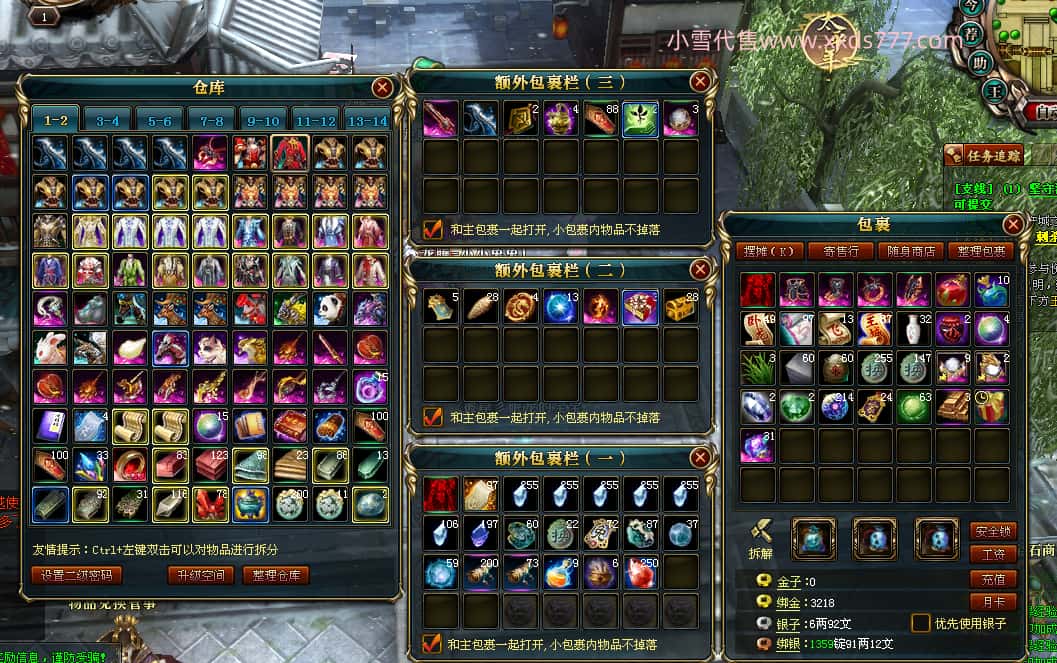The height and width of the screenshot is (663, 1057).
Task: Open the 寄售行 consignment house
Action: coord(834,251)
